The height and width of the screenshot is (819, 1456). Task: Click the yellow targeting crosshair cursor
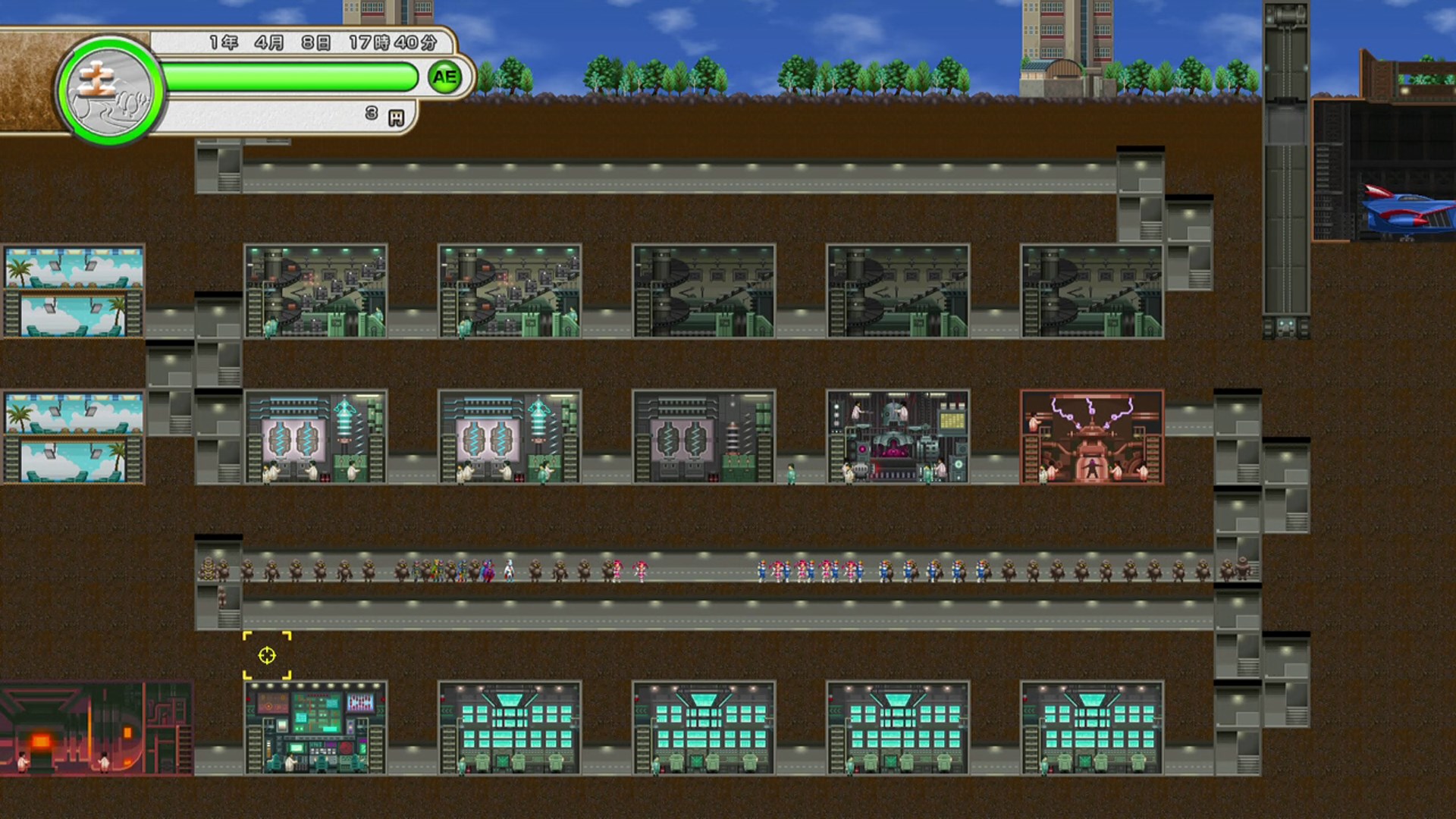tap(267, 655)
